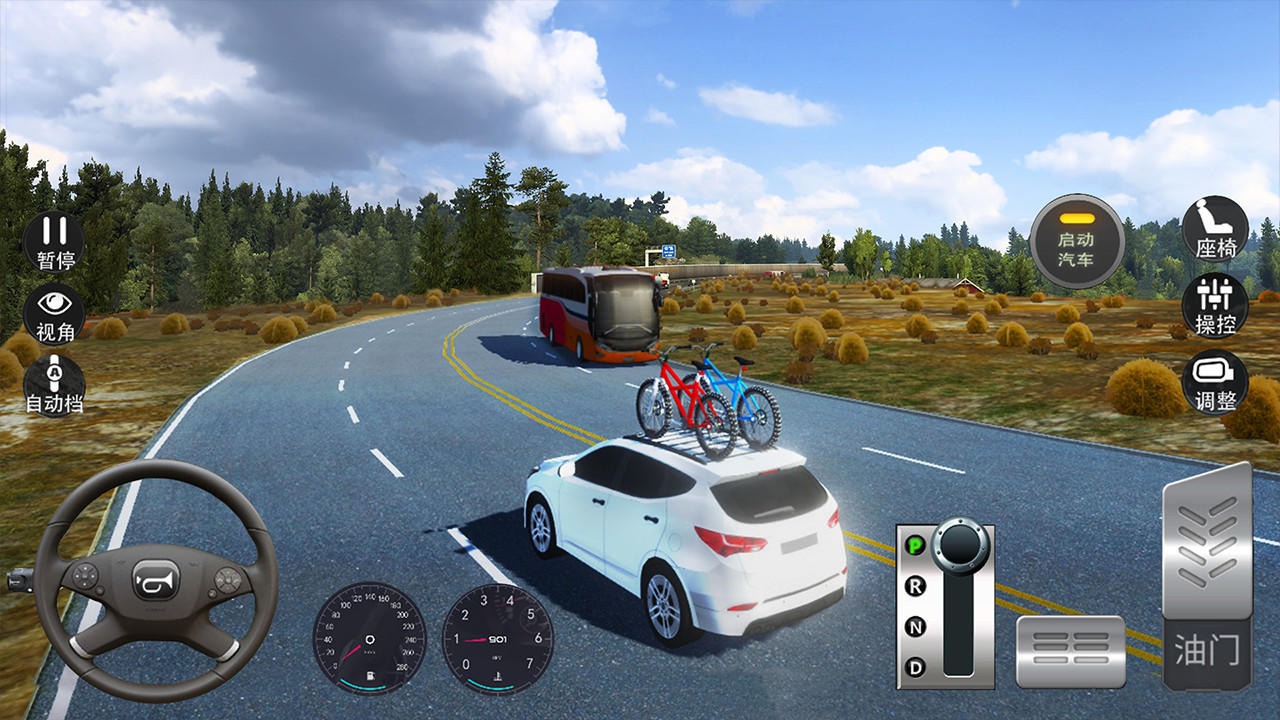Select D drive on gear shifter
Viewport: 1280px width, 720px height.
pyautogui.click(x=914, y=667)
